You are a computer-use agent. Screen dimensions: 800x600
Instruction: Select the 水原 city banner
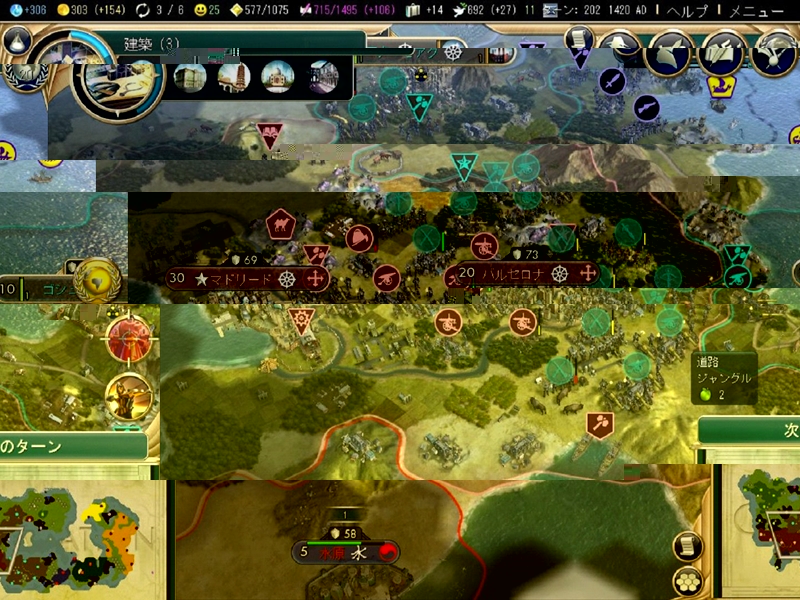click(346, 551)
